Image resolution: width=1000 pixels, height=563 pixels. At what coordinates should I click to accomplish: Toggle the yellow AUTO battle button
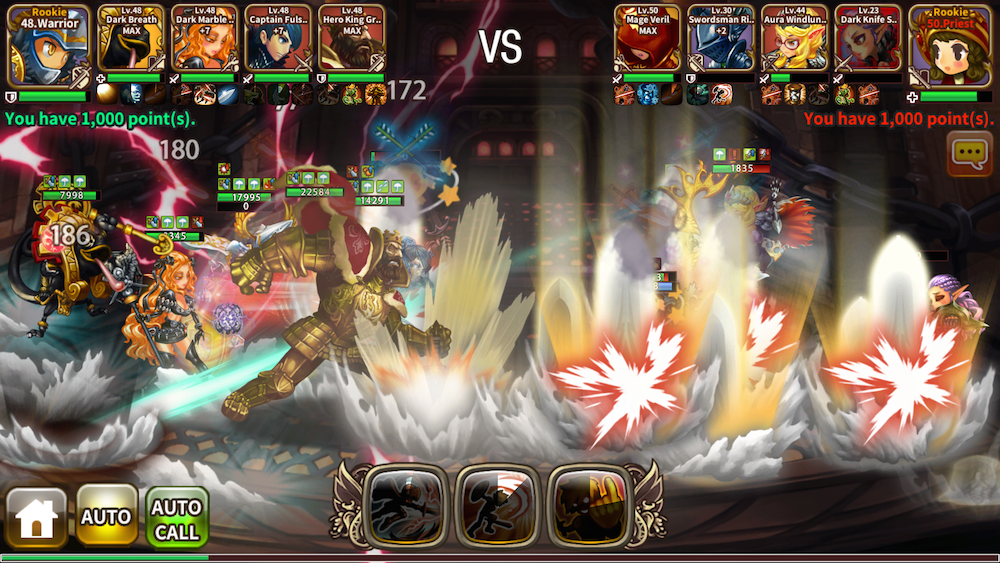pyautogui.click(x=107, y=517)
